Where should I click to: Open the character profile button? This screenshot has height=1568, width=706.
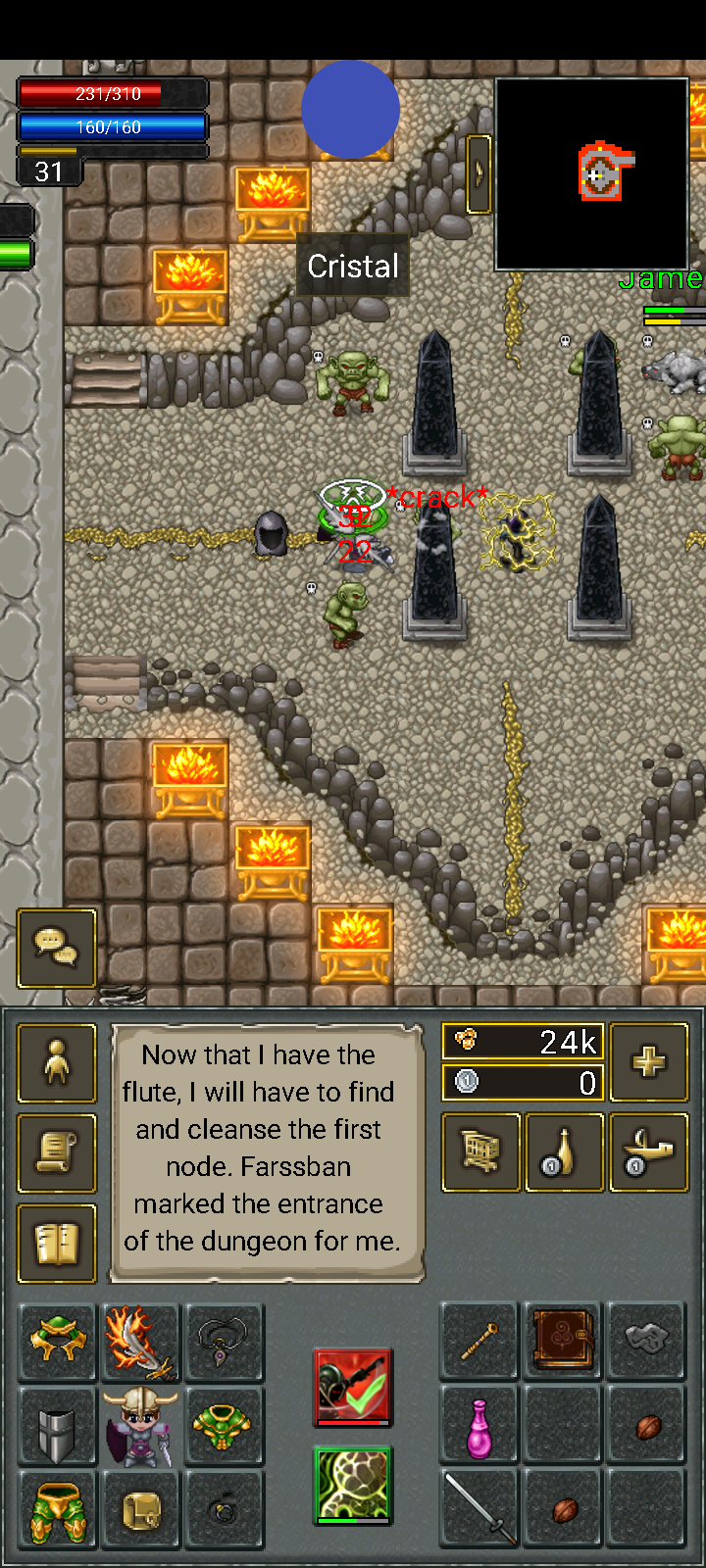57,1063
